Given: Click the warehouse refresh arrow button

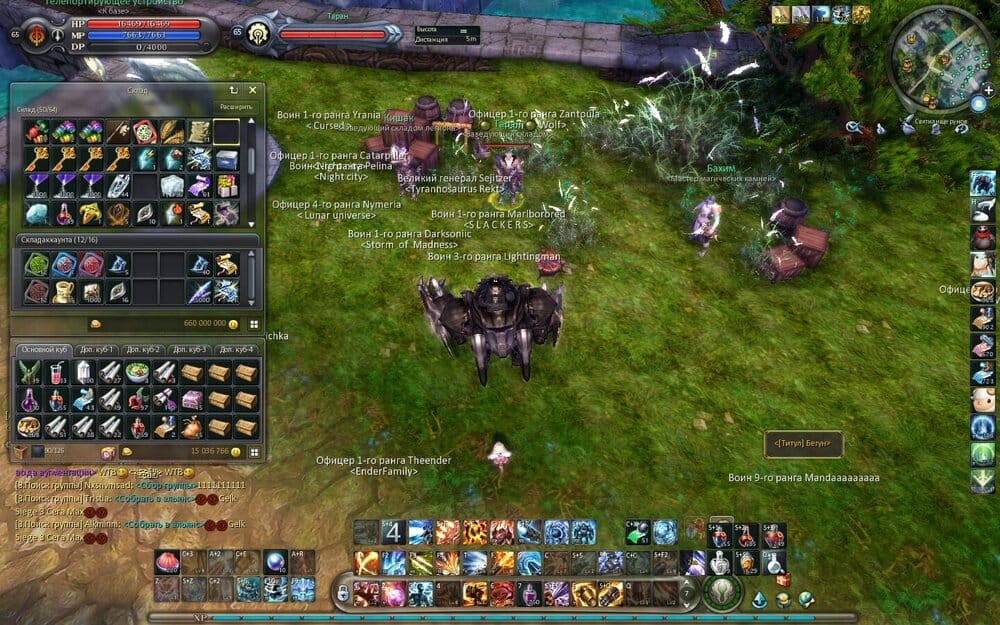Looking at the screenshot, I should (x=234, y=90).
